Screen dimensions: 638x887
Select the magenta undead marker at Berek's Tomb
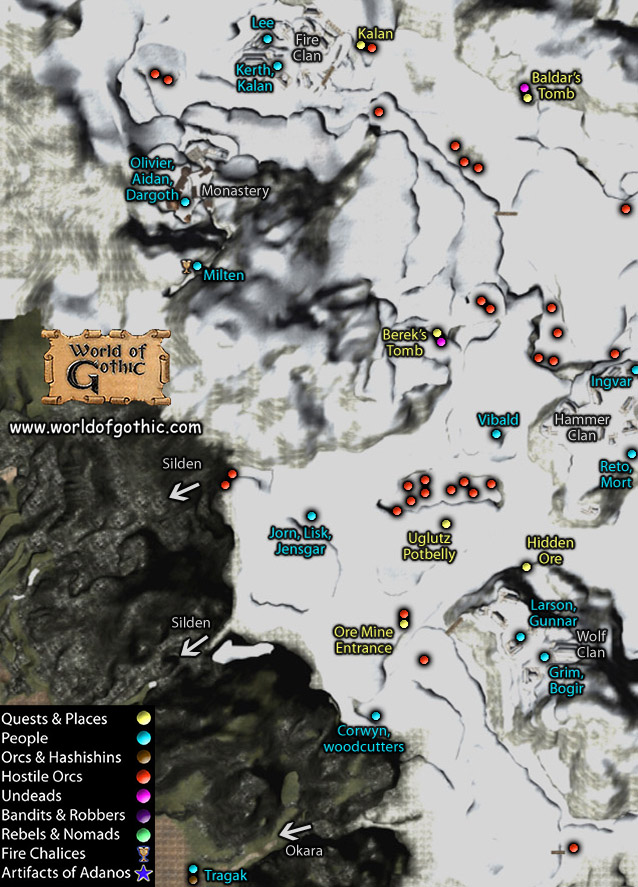click(441, 343)
